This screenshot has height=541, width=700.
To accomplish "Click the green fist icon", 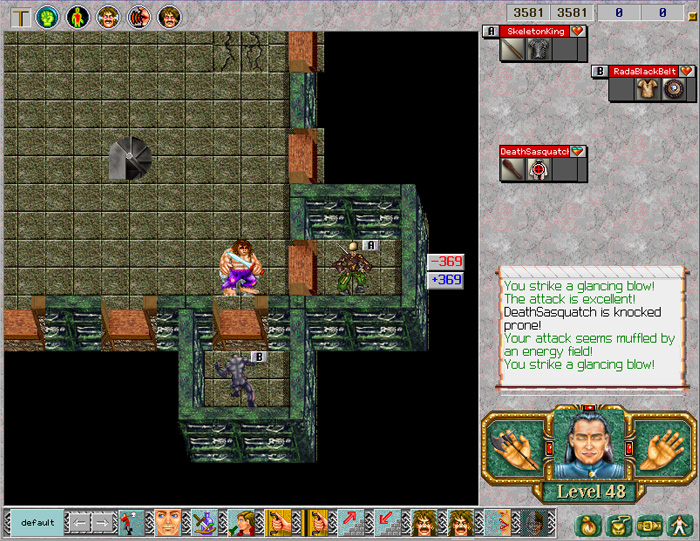I will pyautogui.click(x=47, y=16).
